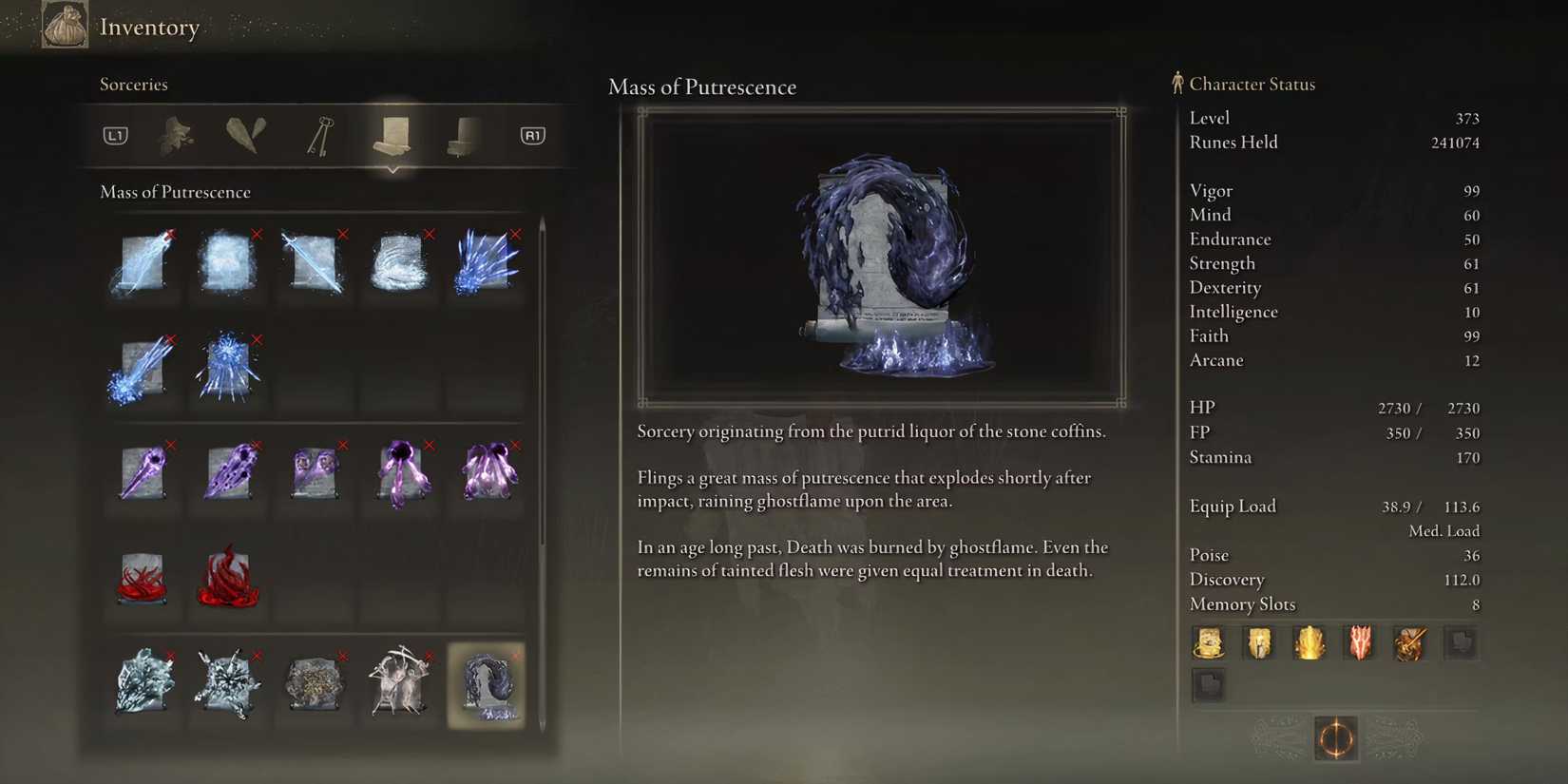
Task: Select the purple ghostflame sorcery icon
Action: 143,473
